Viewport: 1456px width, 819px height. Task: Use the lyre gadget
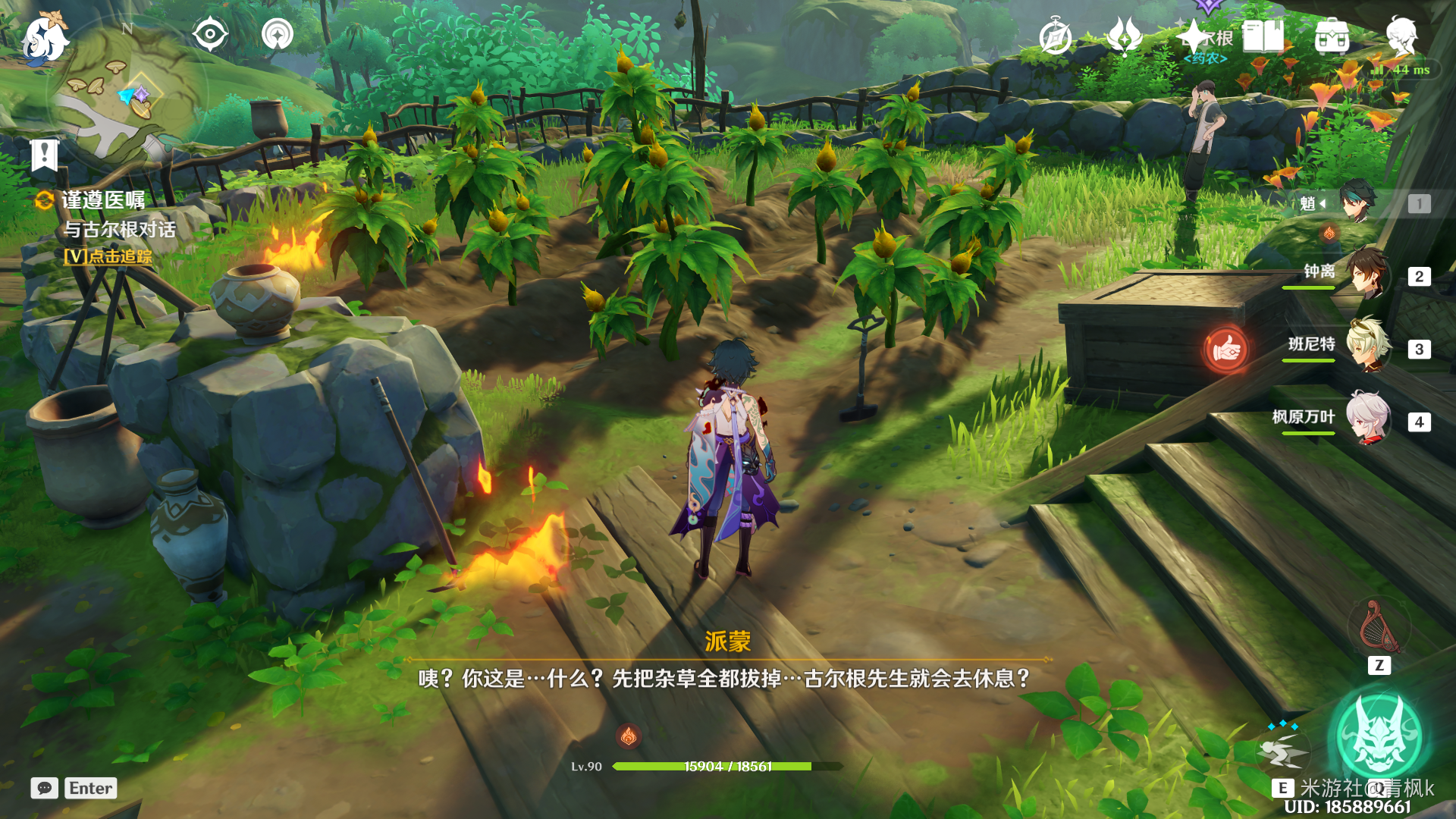click(x=1379, y=626)
